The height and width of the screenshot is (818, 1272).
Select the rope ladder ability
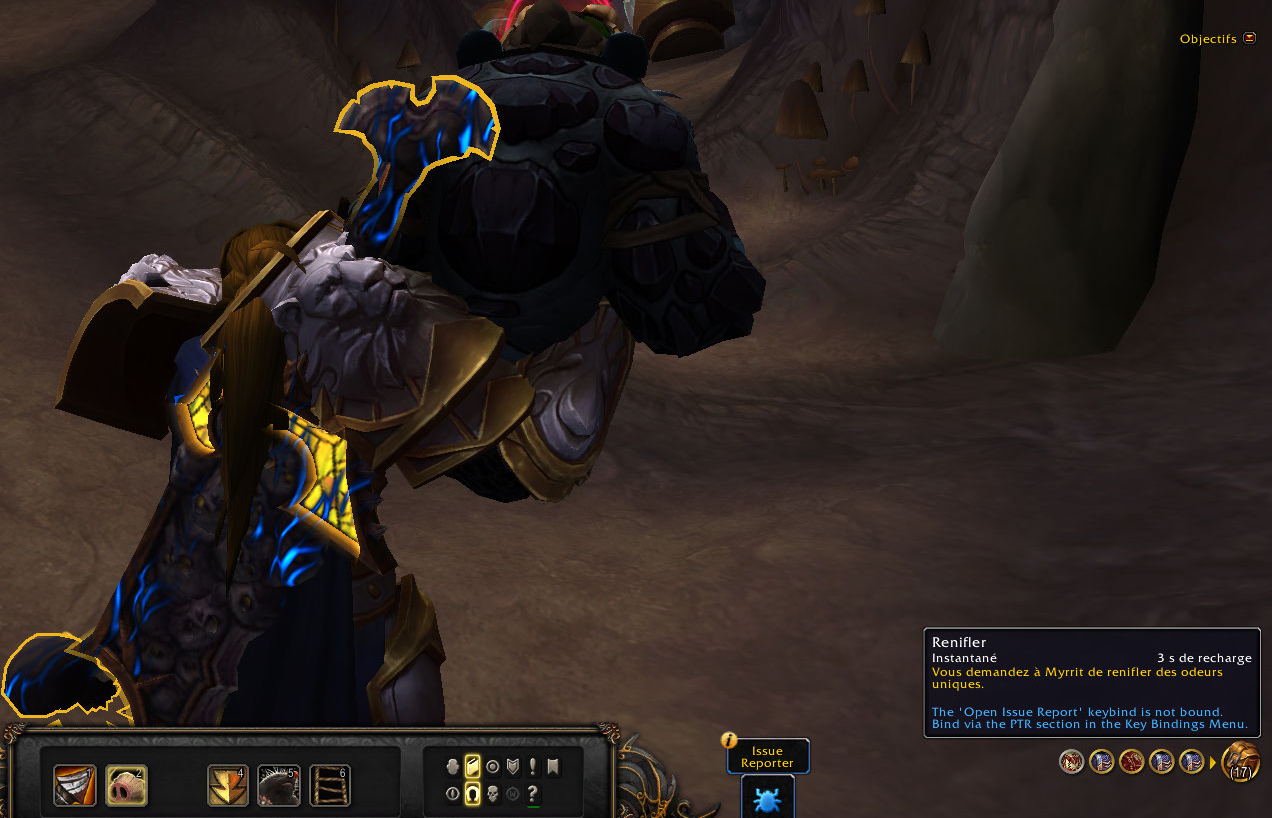(x=330, y=785)
